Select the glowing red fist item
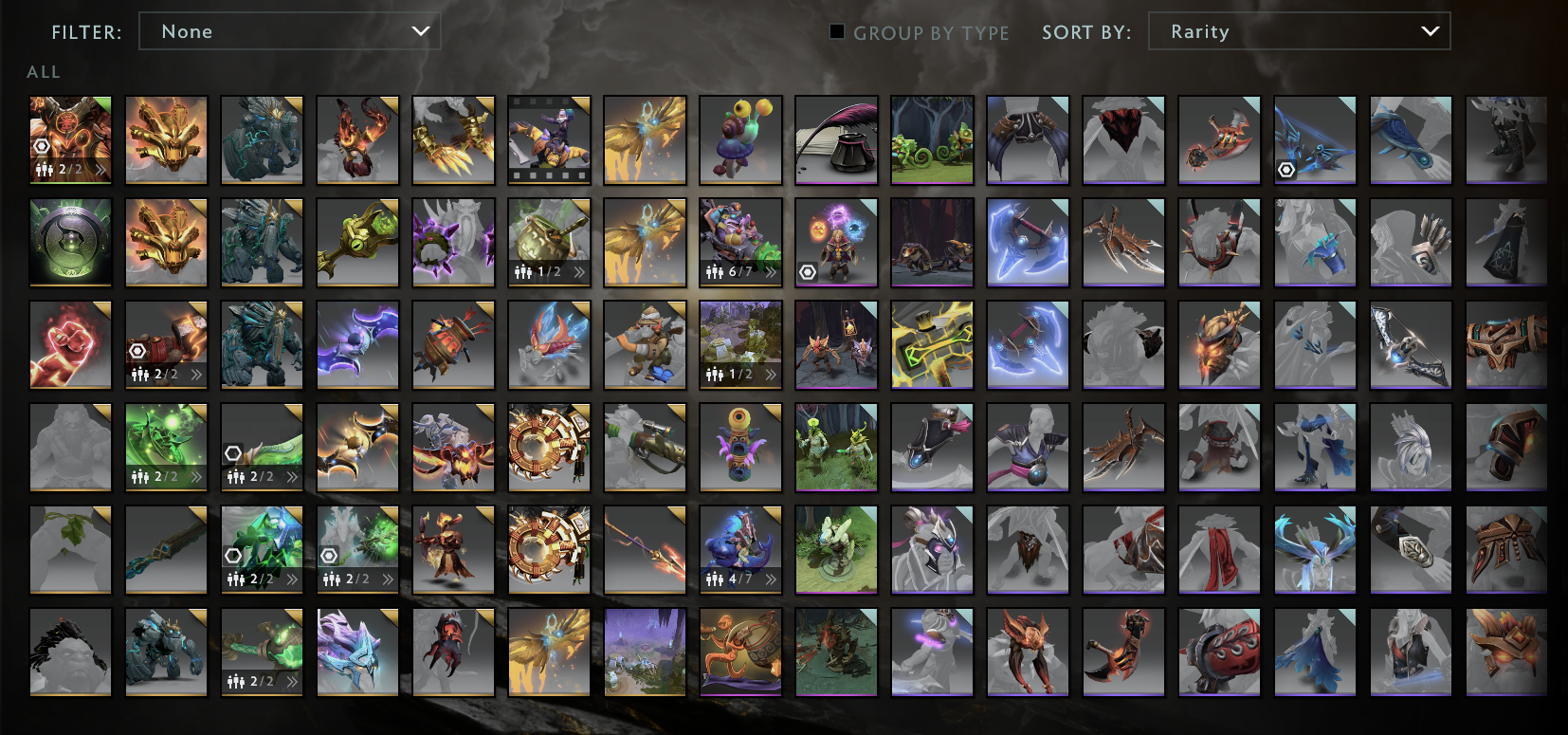 coord(70,344)
